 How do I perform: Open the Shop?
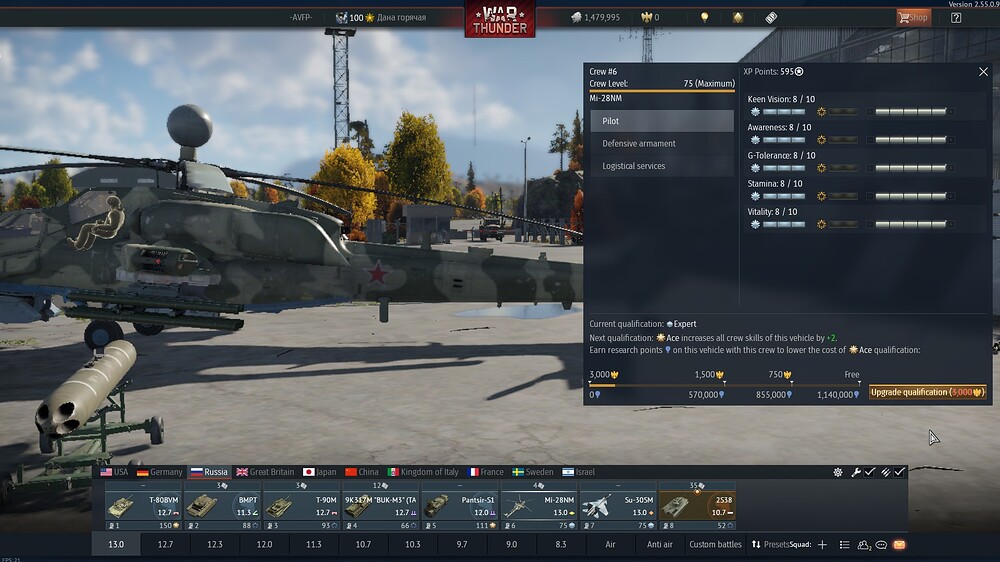(913, 17)
